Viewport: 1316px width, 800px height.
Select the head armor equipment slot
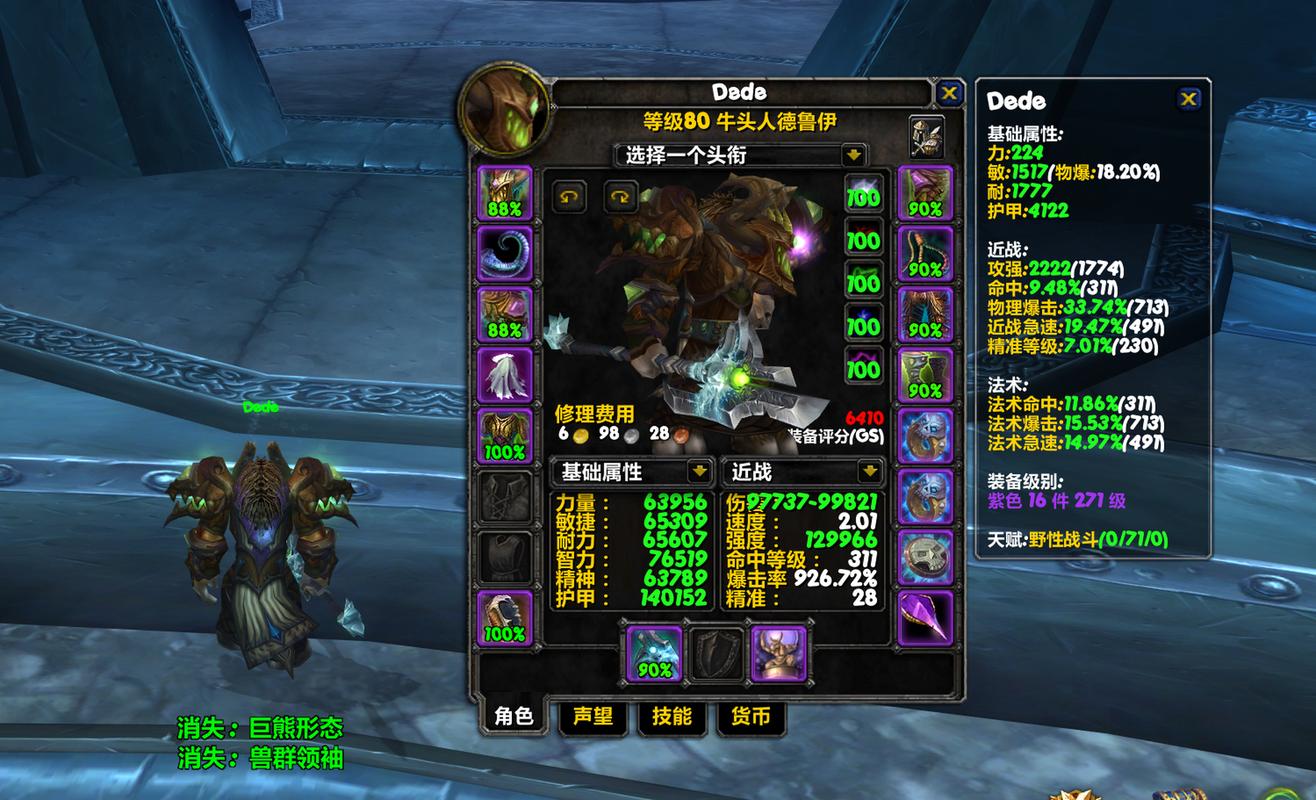pos(505,192)
